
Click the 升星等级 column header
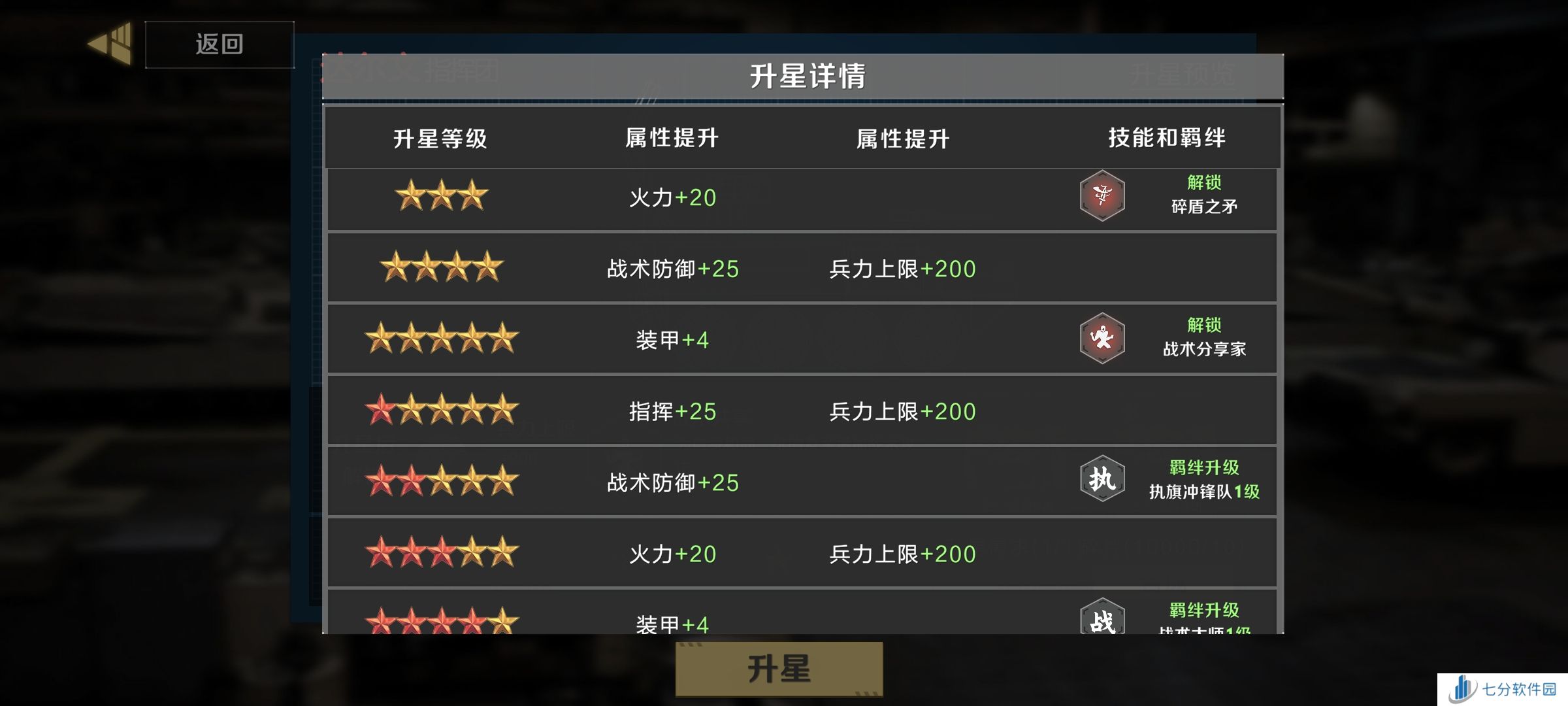pyautogui.click(x=442, y=137)
